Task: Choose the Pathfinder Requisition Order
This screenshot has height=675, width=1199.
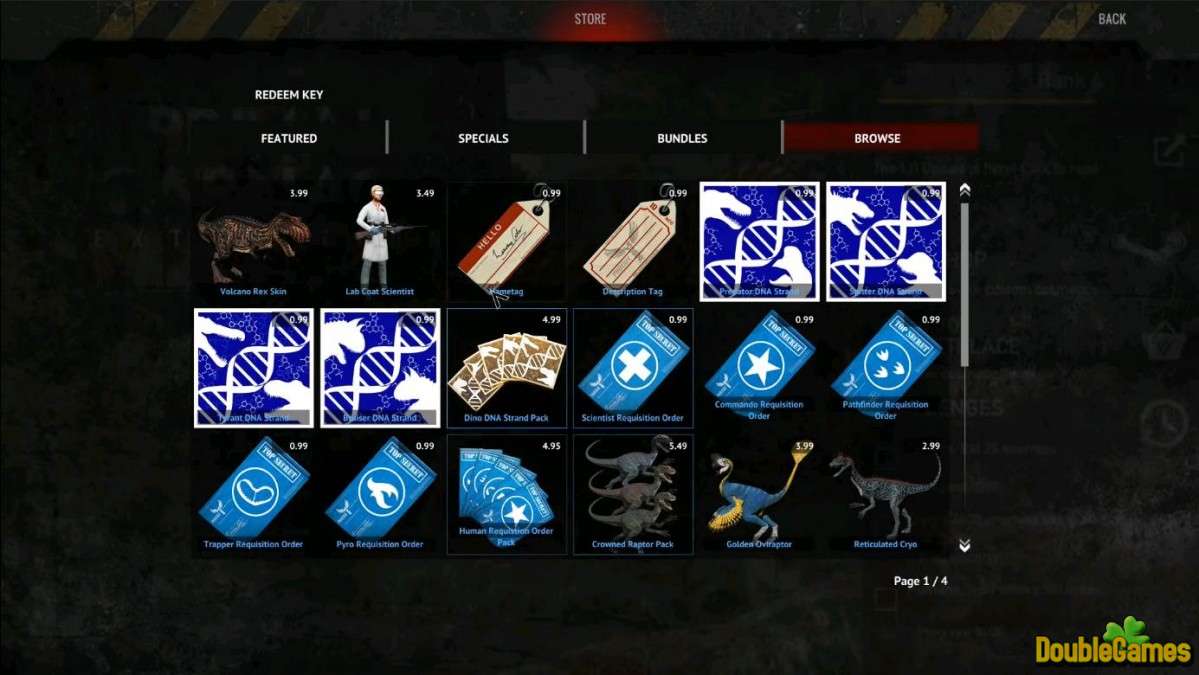Action: pos(886,368)
